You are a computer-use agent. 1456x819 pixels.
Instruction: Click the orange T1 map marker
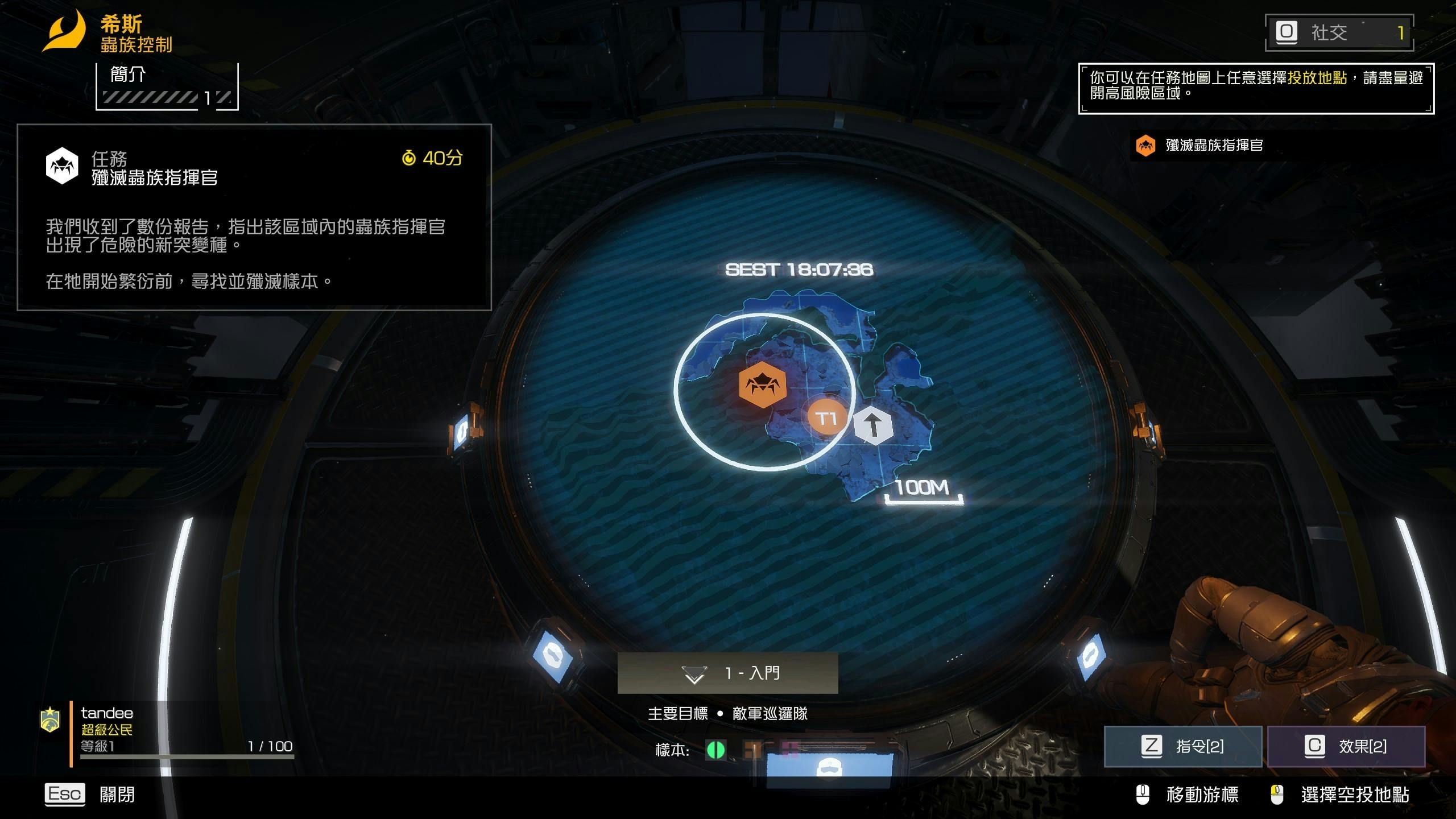(x=826, y=418)
